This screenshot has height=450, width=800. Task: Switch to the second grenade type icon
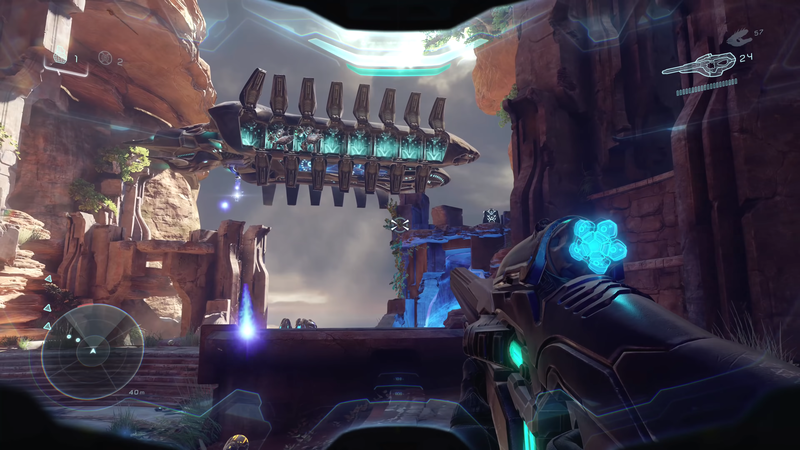pos(105,58)
